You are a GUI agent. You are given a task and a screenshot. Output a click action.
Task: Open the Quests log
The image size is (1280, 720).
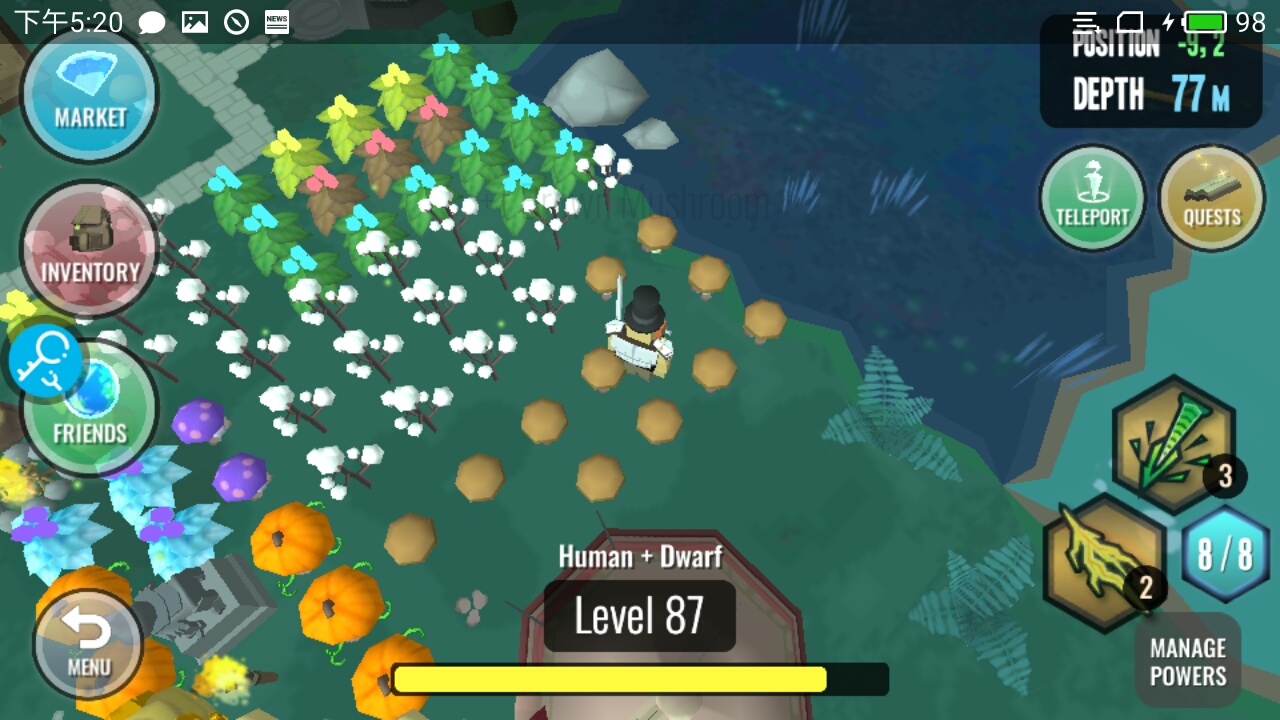pos(1211,199)
